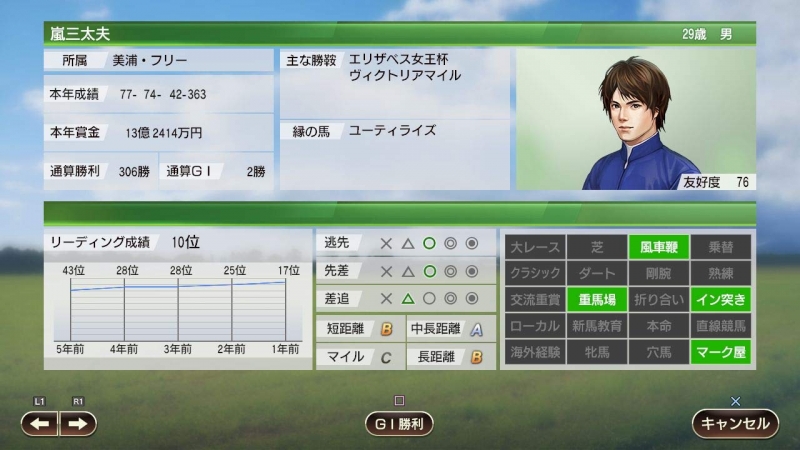Go to the previous jockey with left arrow
The width and height of the screenshot is (800, 450).
[x=40, y=423]
